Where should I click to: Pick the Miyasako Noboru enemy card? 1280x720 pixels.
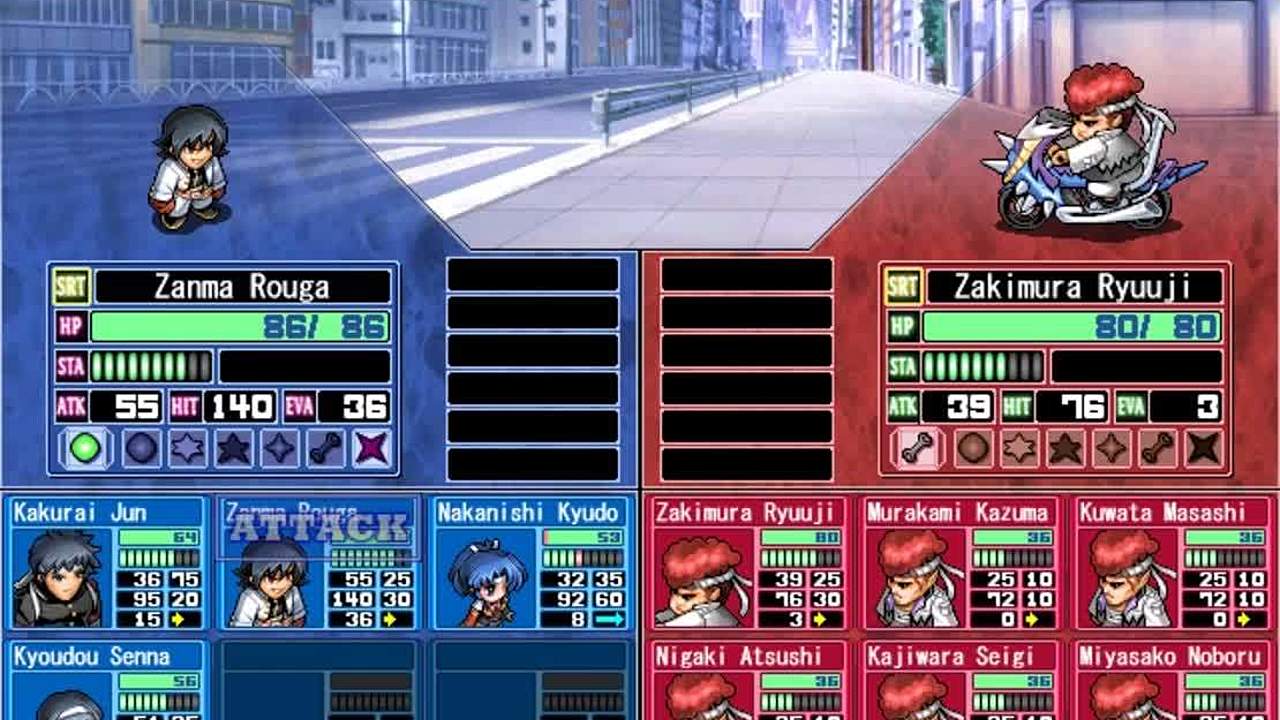coord(1171,681)
